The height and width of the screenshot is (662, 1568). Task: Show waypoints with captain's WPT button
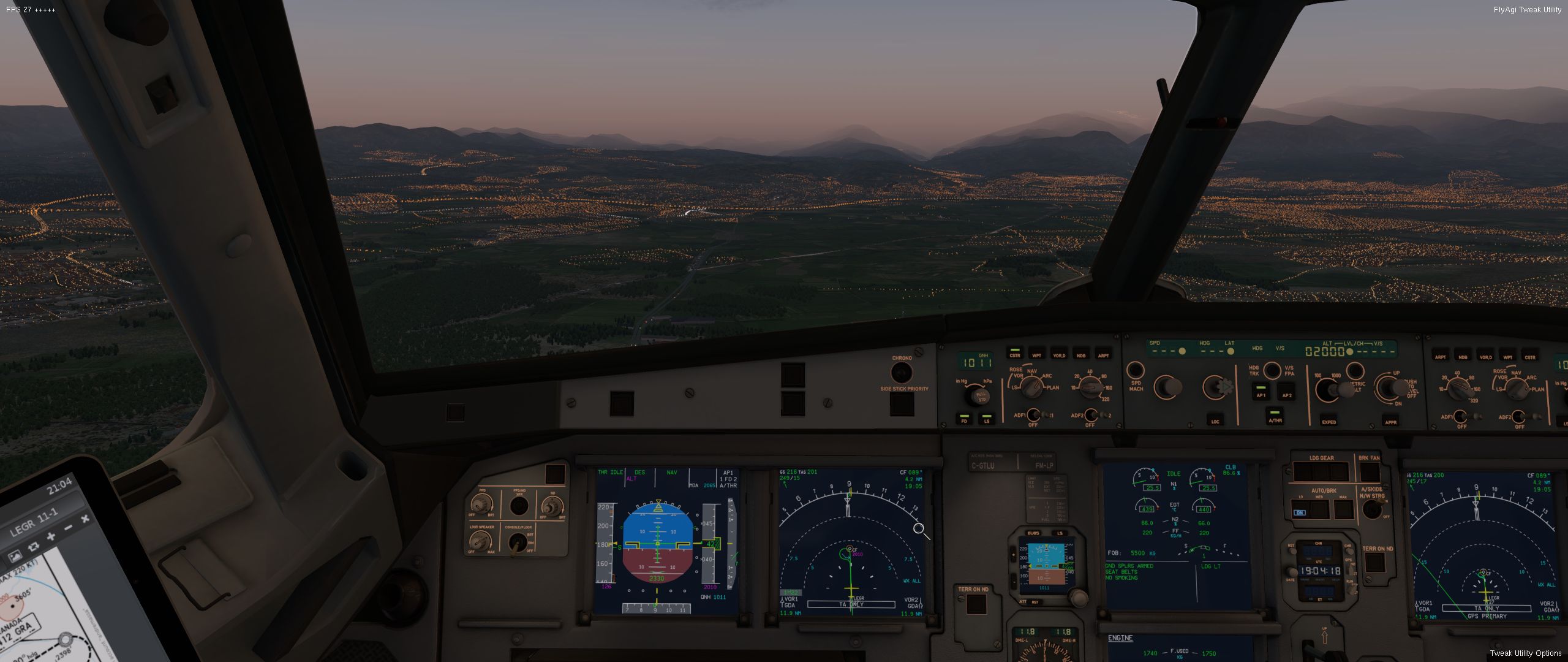[1037, 353]
